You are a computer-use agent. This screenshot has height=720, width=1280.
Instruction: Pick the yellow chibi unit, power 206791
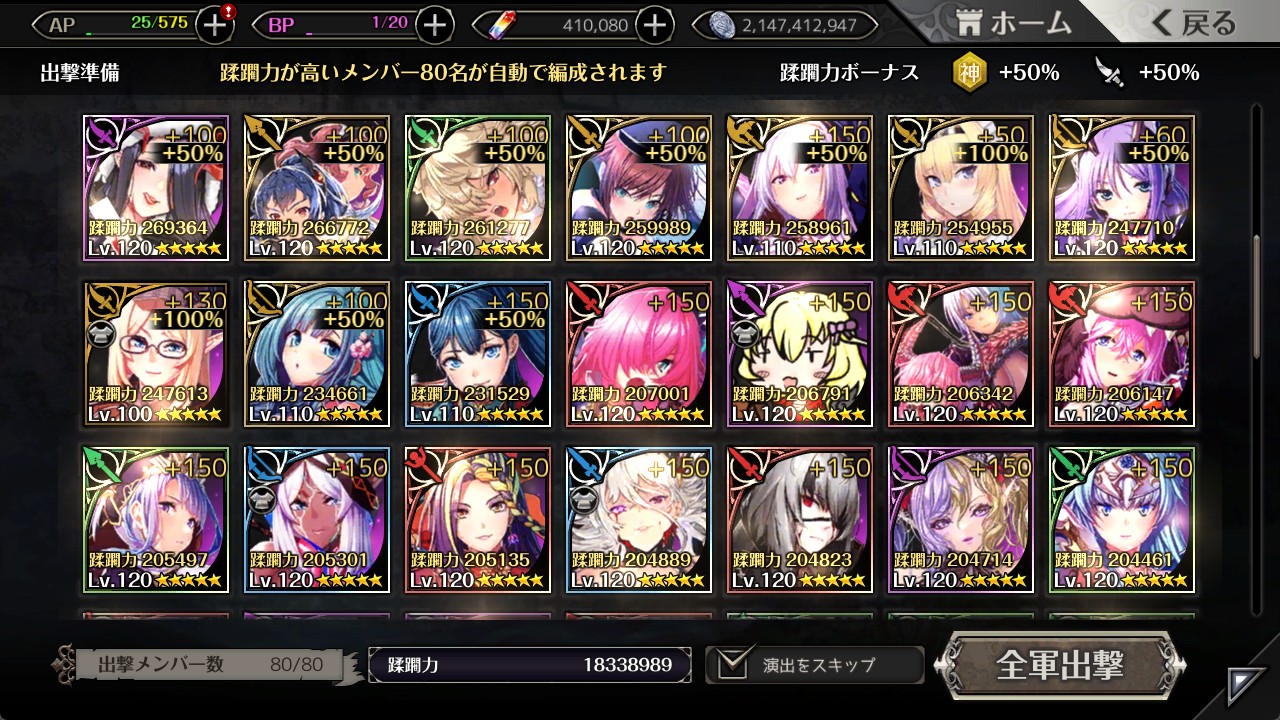(800, 354)
